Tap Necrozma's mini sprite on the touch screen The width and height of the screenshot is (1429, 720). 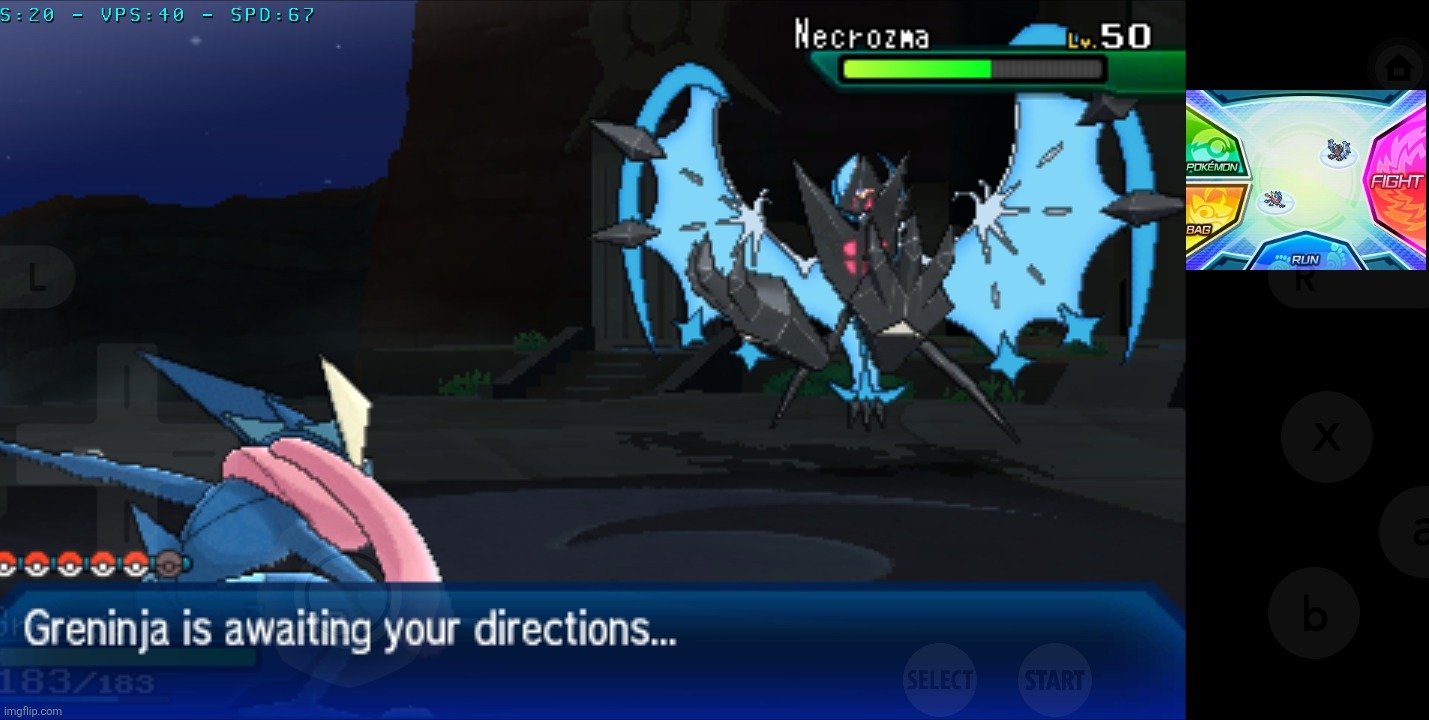[1338, 149]
